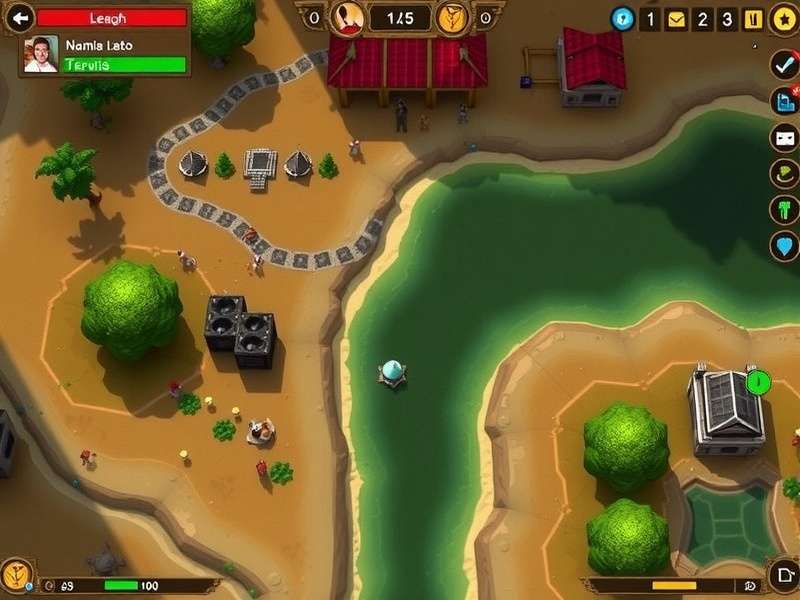Click the yellow pause-style icon
The image size is (800, 600).
pos(754,19)
